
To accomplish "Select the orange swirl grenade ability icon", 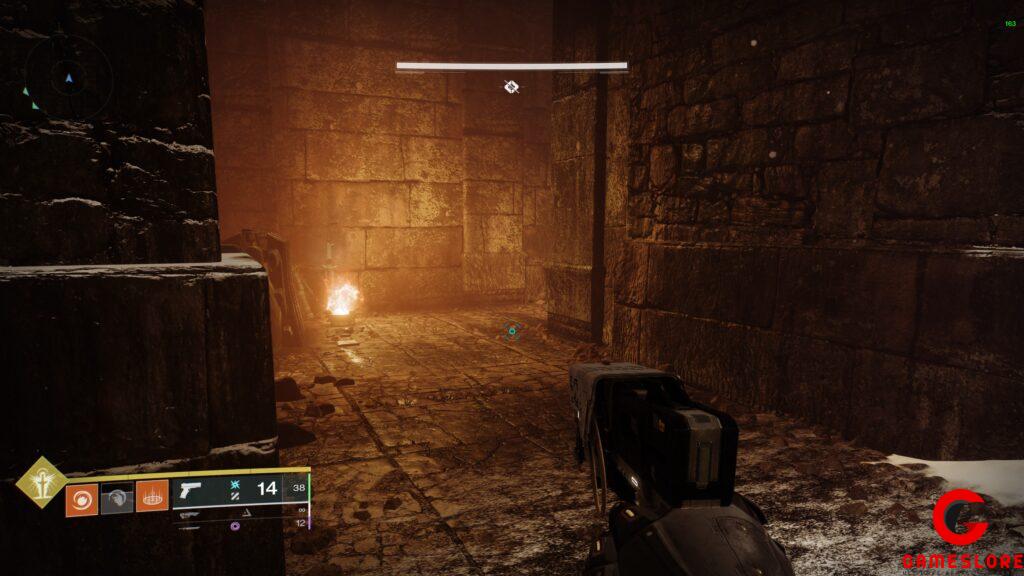I will (x=82, y=498).
